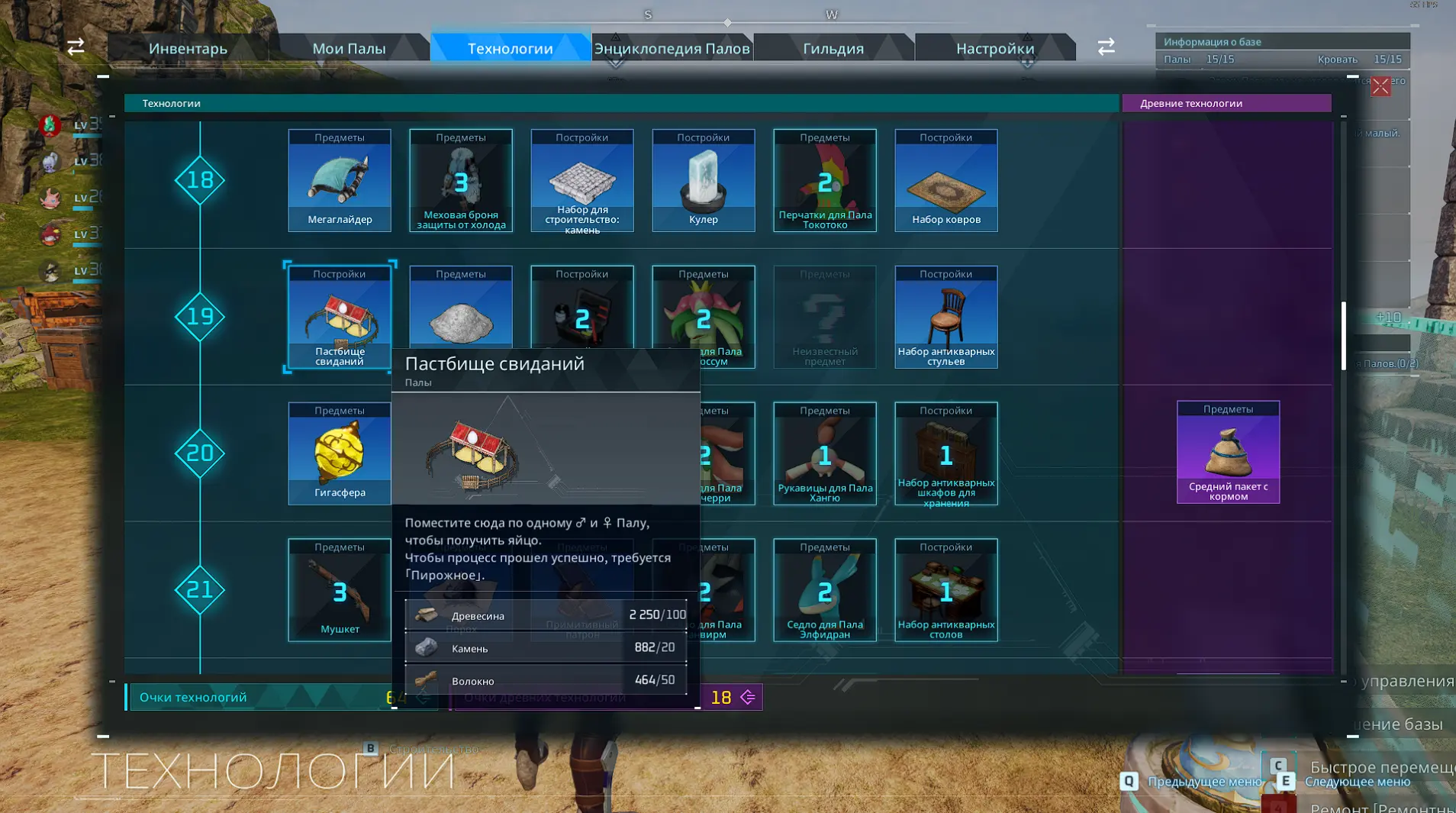
Task: Select the Перчатки для Пала Токотоко tile
Action: pos(825,181)
